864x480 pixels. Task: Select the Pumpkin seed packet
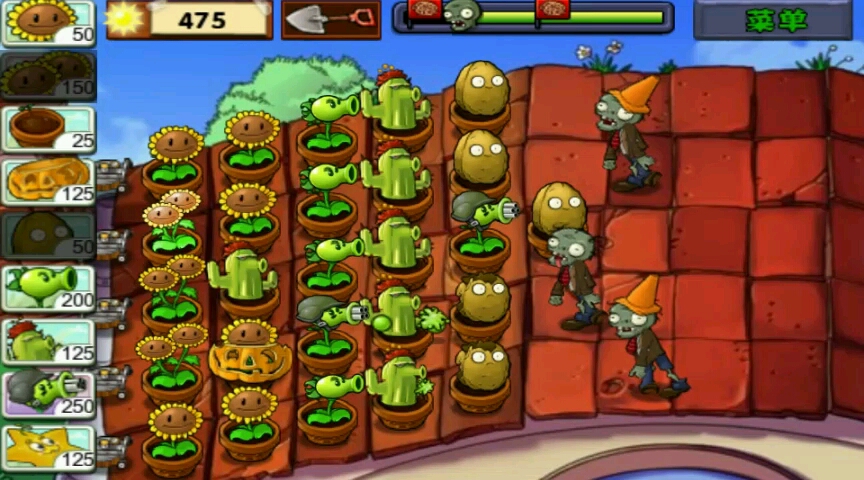(48, 182)
